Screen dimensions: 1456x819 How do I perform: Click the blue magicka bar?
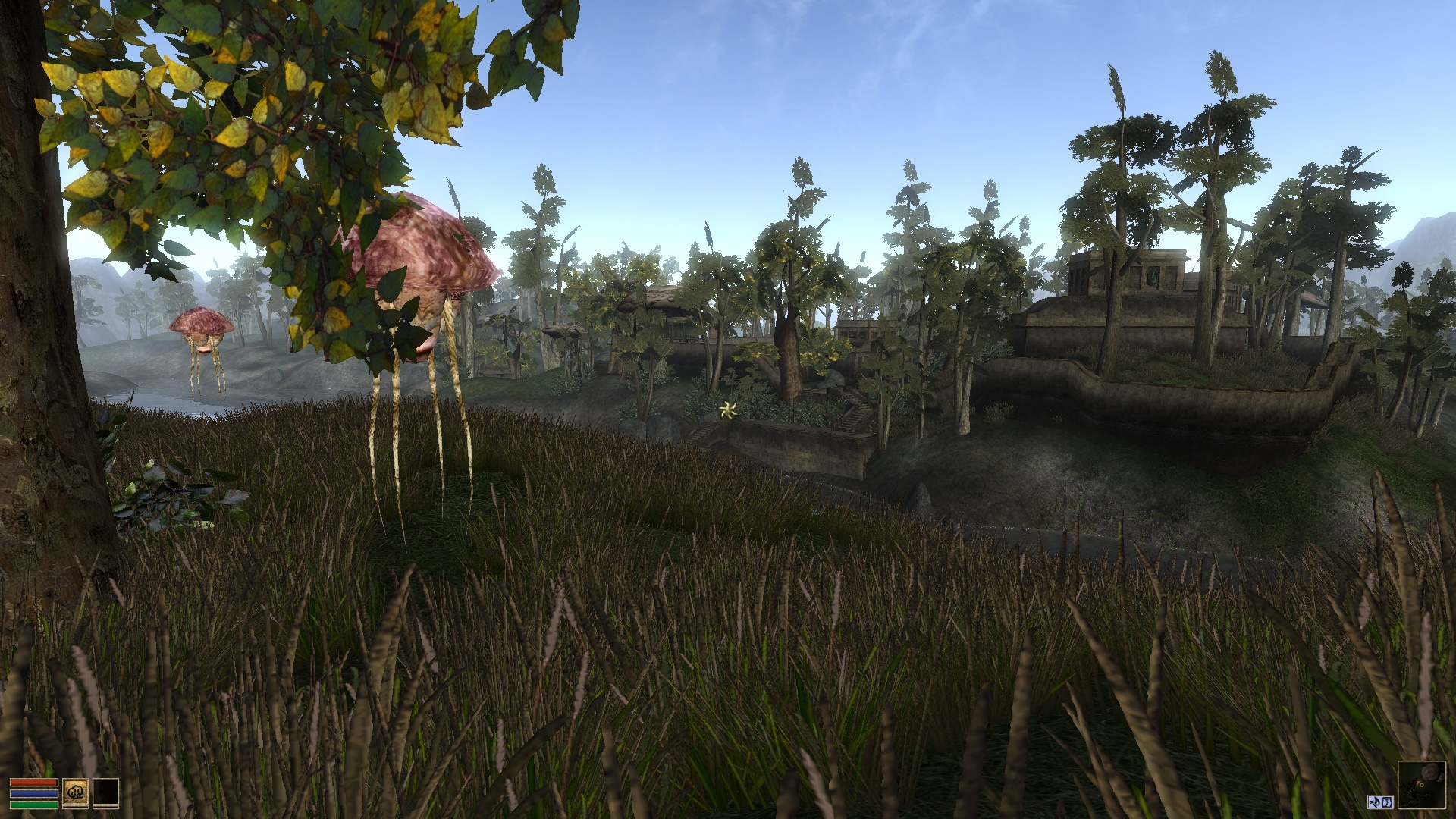[34, 793]
